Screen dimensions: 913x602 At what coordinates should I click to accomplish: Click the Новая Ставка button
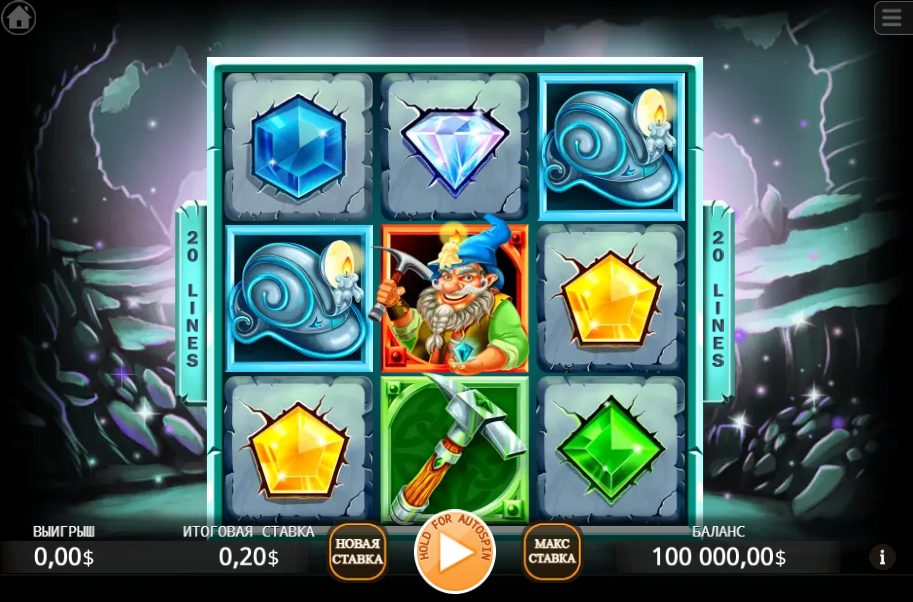[x=358, y=552]
